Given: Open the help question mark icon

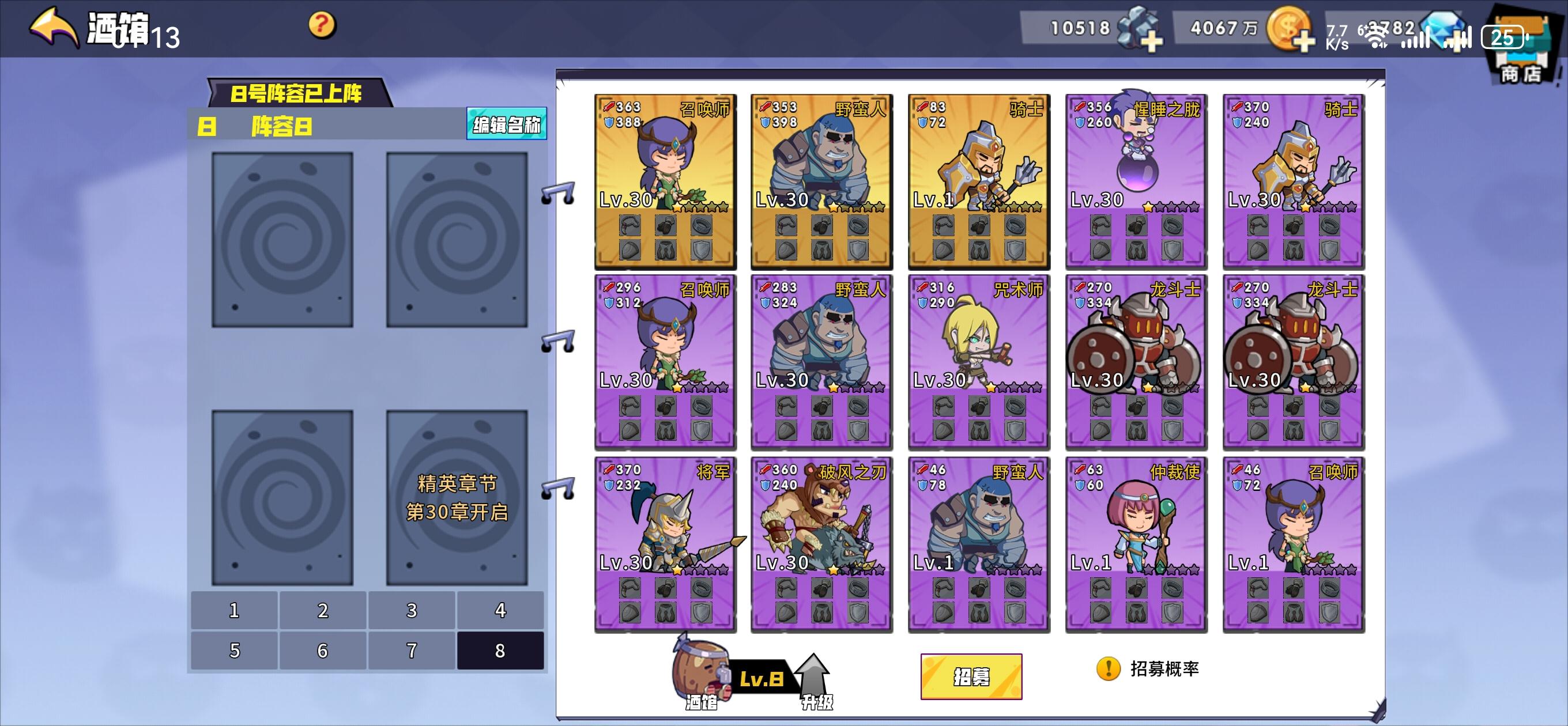Looking at the screenshot, I should click(323, 25).
